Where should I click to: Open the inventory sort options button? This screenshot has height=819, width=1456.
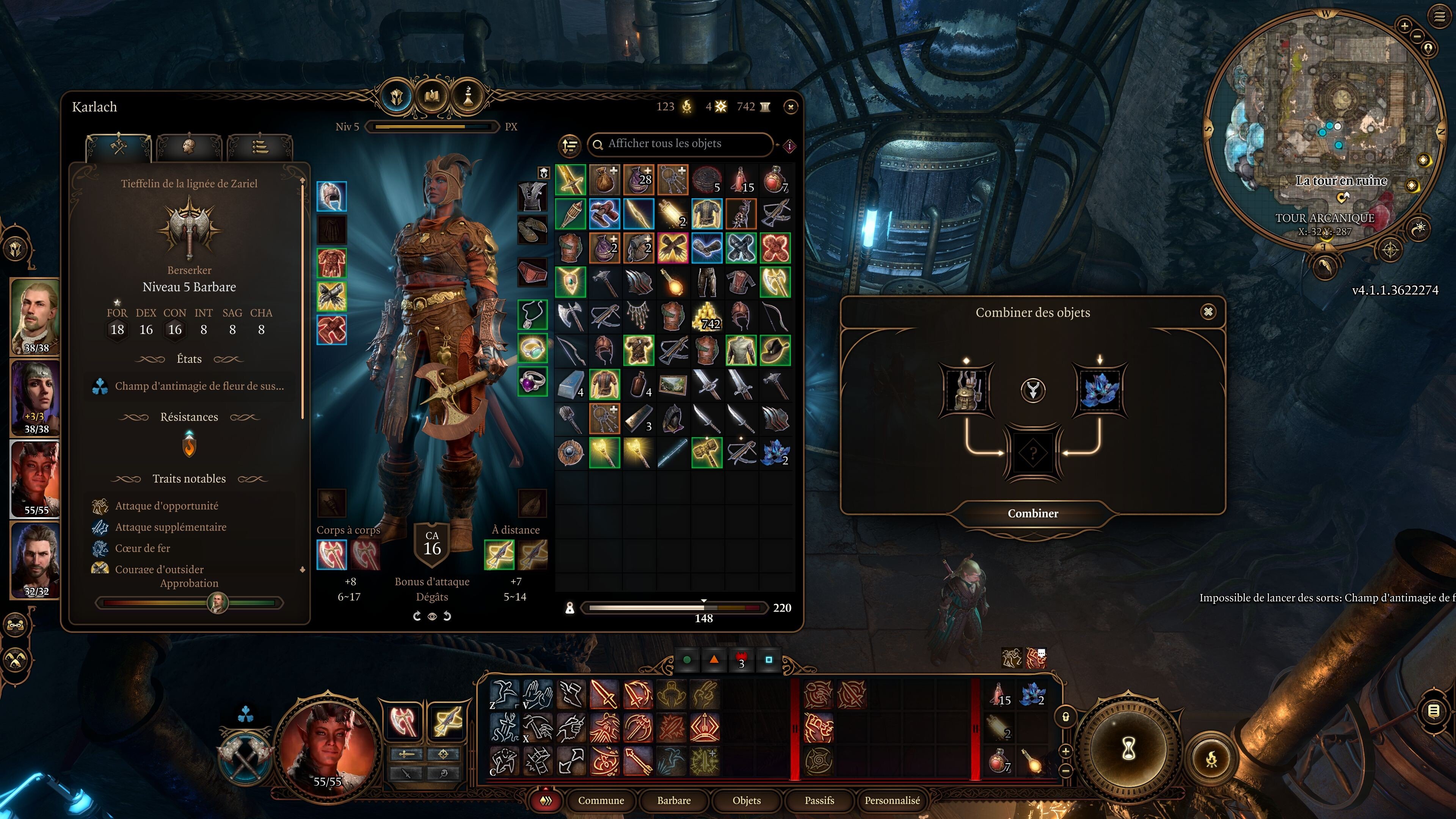pos(570,145)
